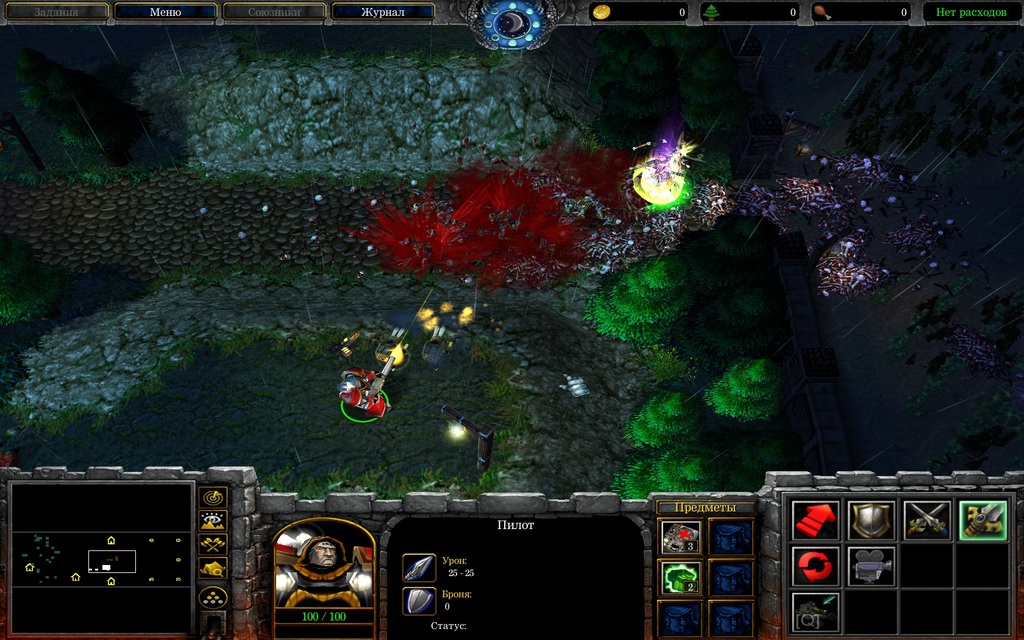Toggle ally color mode (crossed axes icon)
The width and height of the screenshot is (1024, 640).
213,544
